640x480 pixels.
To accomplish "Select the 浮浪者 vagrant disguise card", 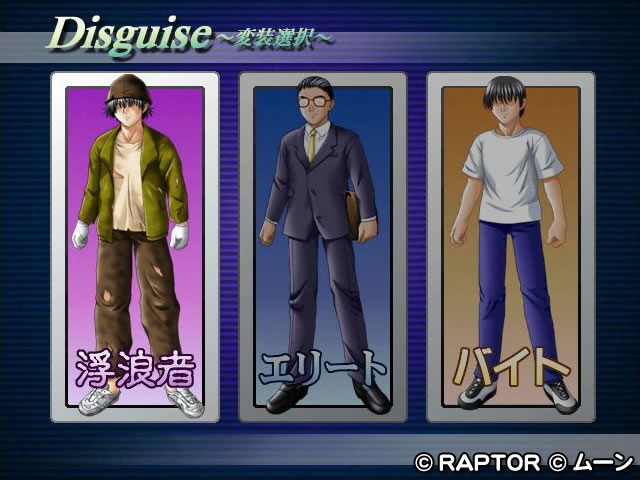I will 134,245.
